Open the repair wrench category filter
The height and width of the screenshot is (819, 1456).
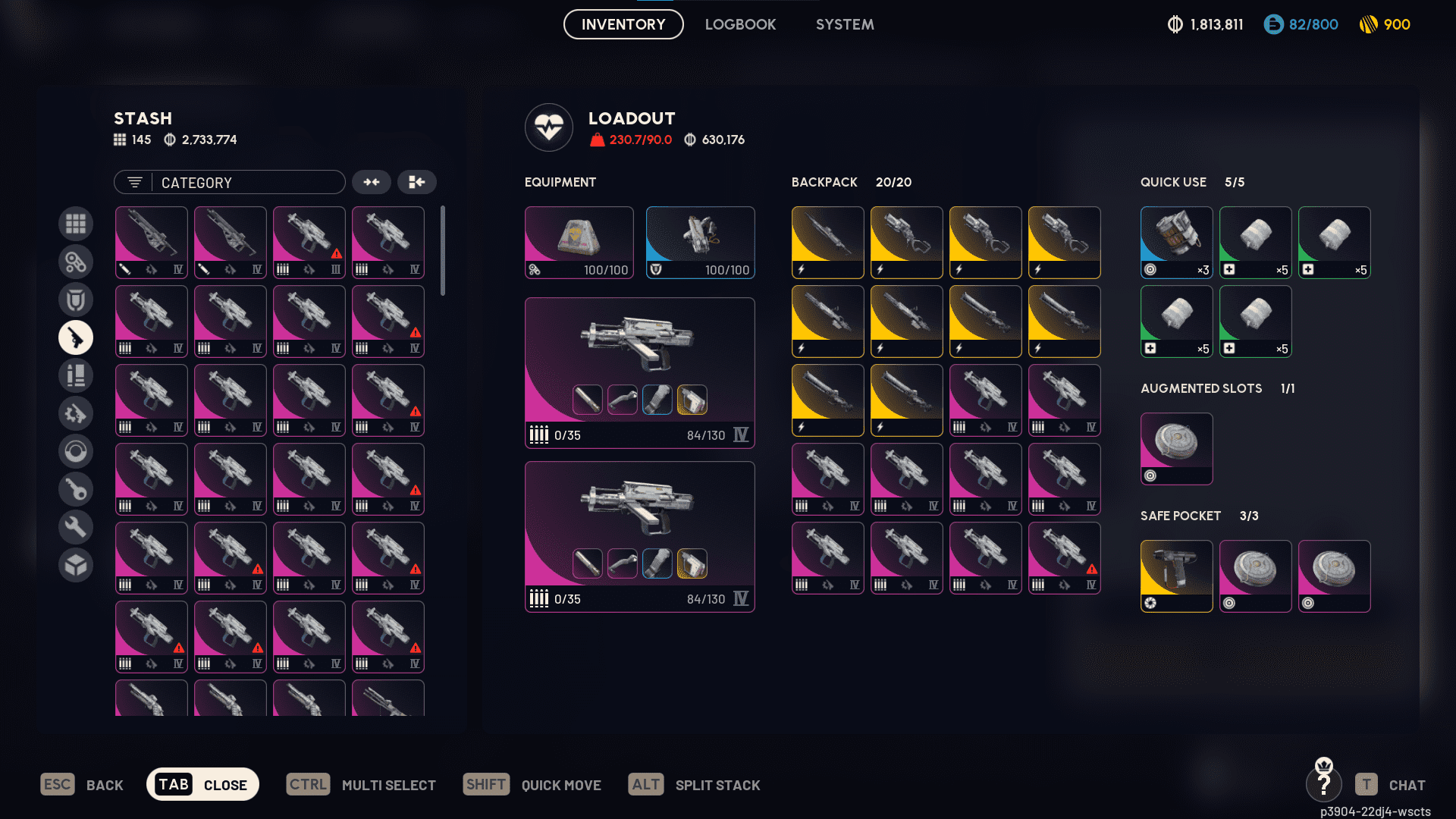(76, 526)
